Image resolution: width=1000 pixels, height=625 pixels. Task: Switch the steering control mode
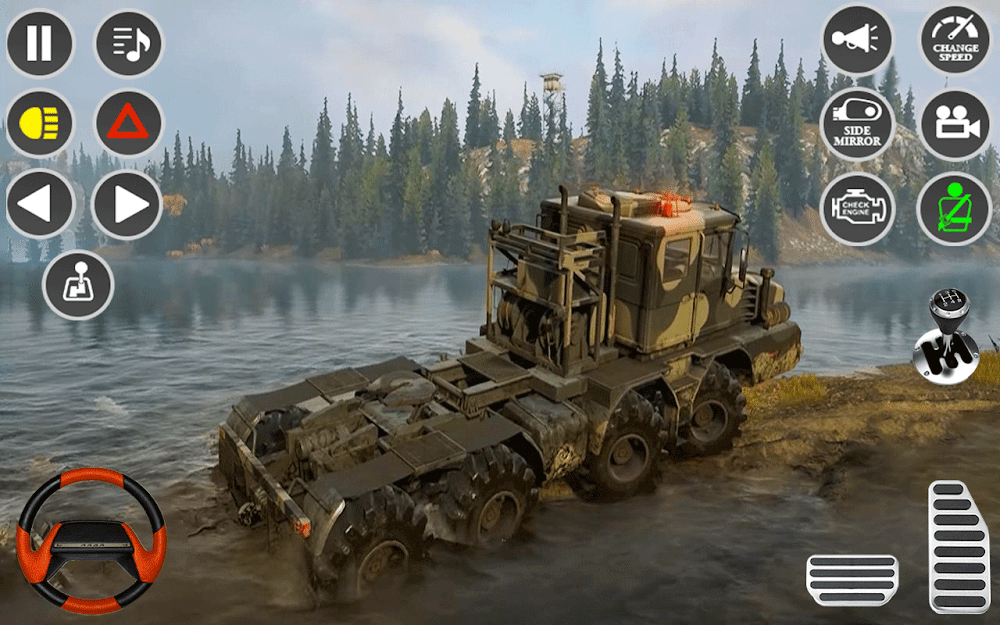(x=78, y=285)
